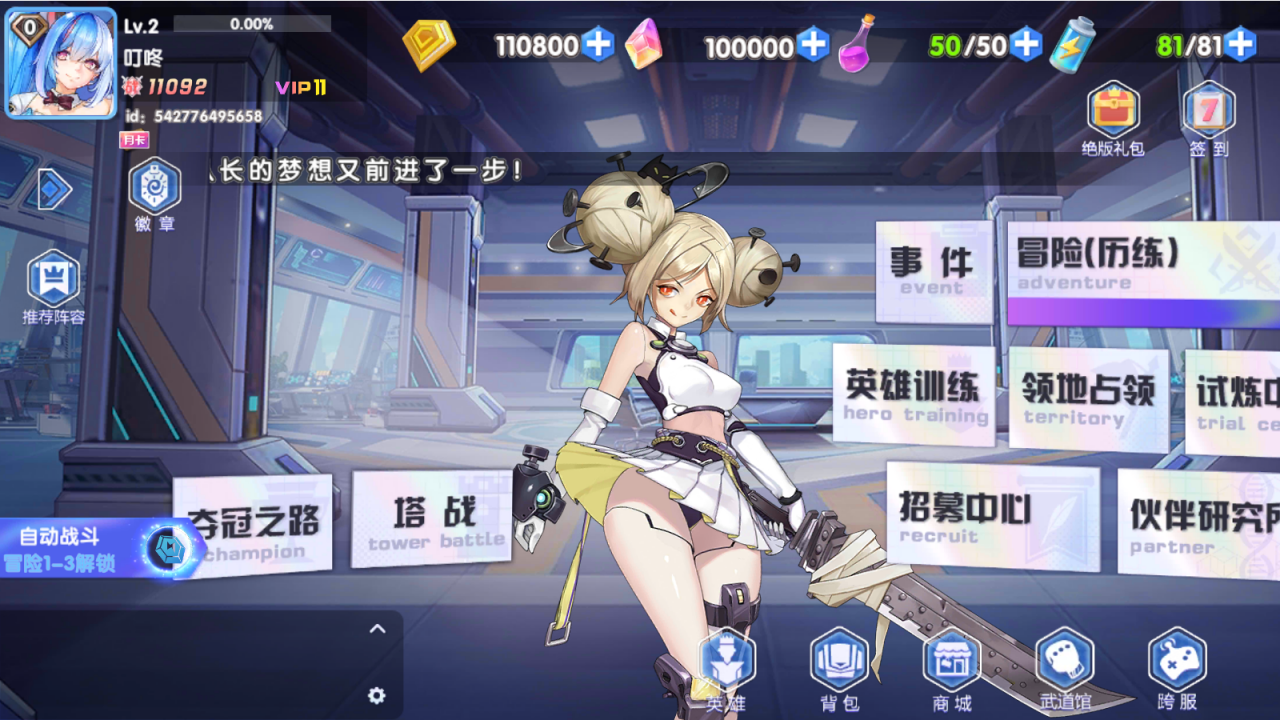Open 领地占领 territory mode
The image size is (1280, 720).
[x=1088, y=398]
